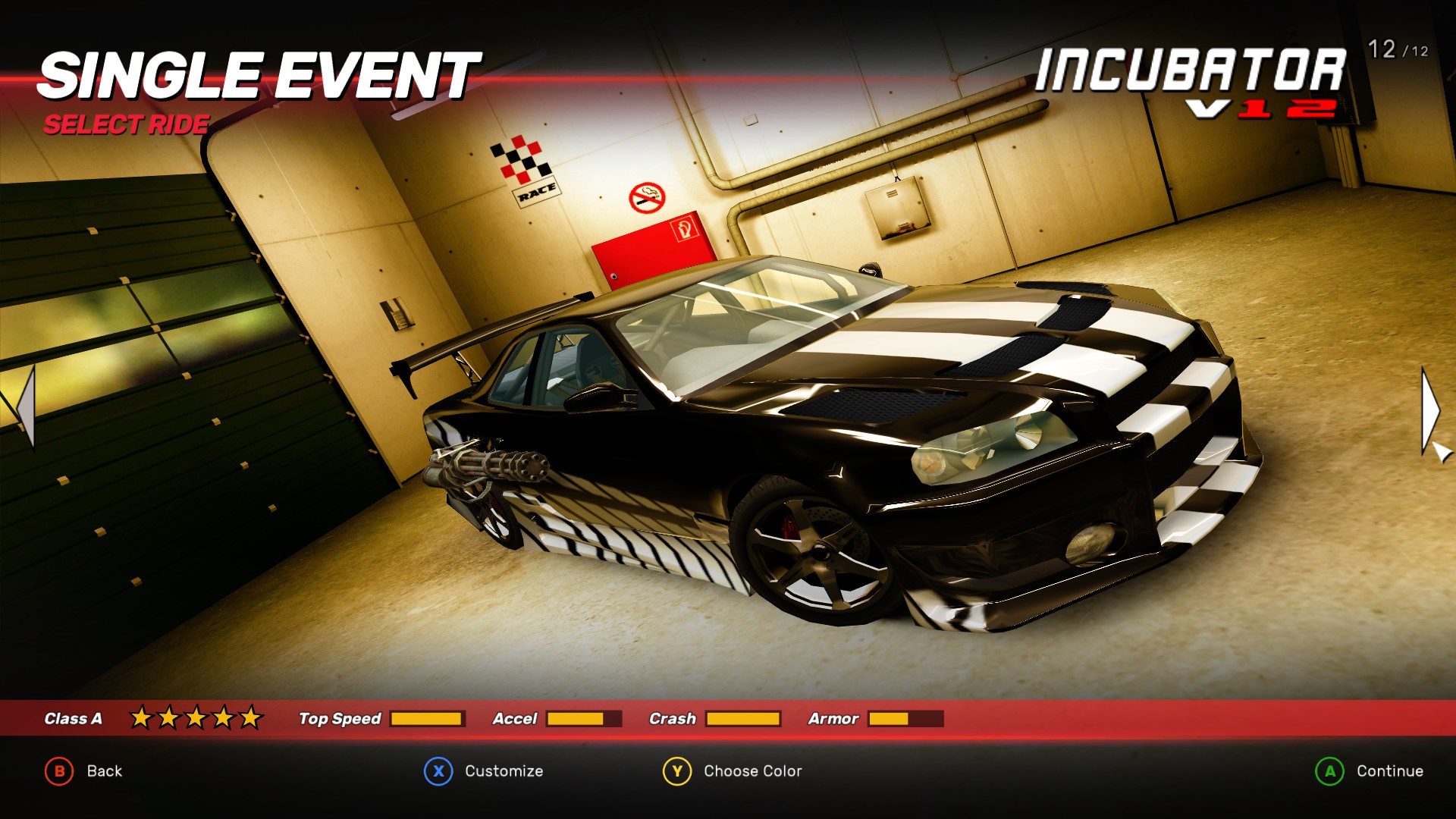Click the Armor stat label
Screen dimensions: 1456x819
click(x=835, y=719)
